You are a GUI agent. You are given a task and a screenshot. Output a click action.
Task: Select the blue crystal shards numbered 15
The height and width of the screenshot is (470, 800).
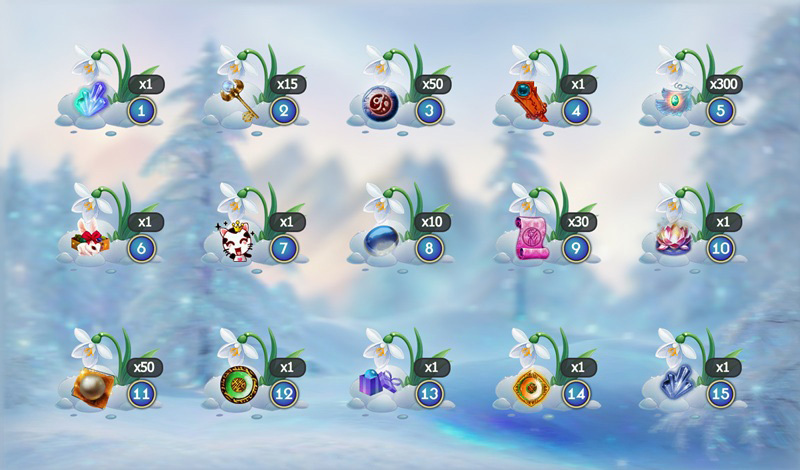(x=676, y=381)
